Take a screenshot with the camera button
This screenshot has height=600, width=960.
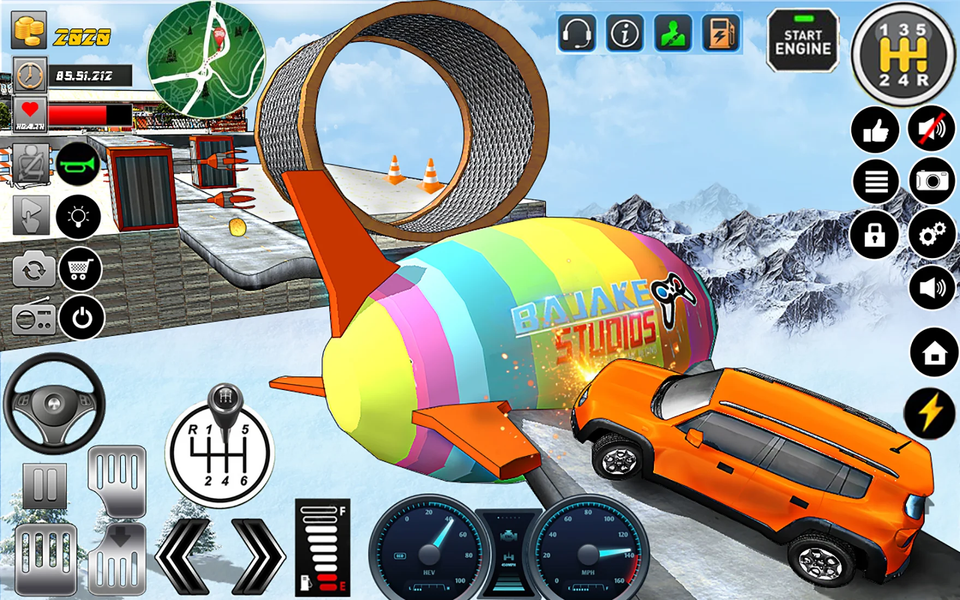click(x=931, y=182)
